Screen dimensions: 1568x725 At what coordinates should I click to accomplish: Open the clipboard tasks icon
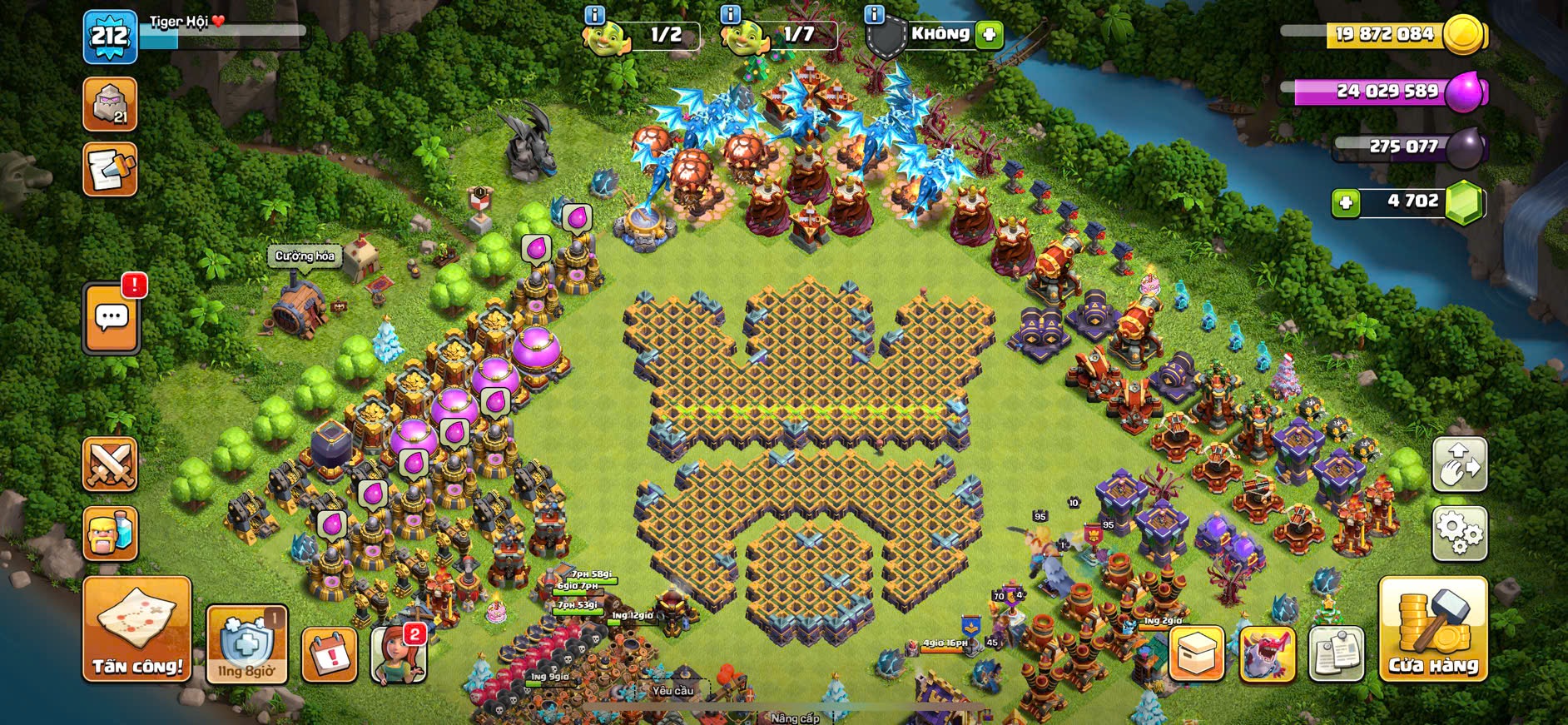click(1336, 653)
